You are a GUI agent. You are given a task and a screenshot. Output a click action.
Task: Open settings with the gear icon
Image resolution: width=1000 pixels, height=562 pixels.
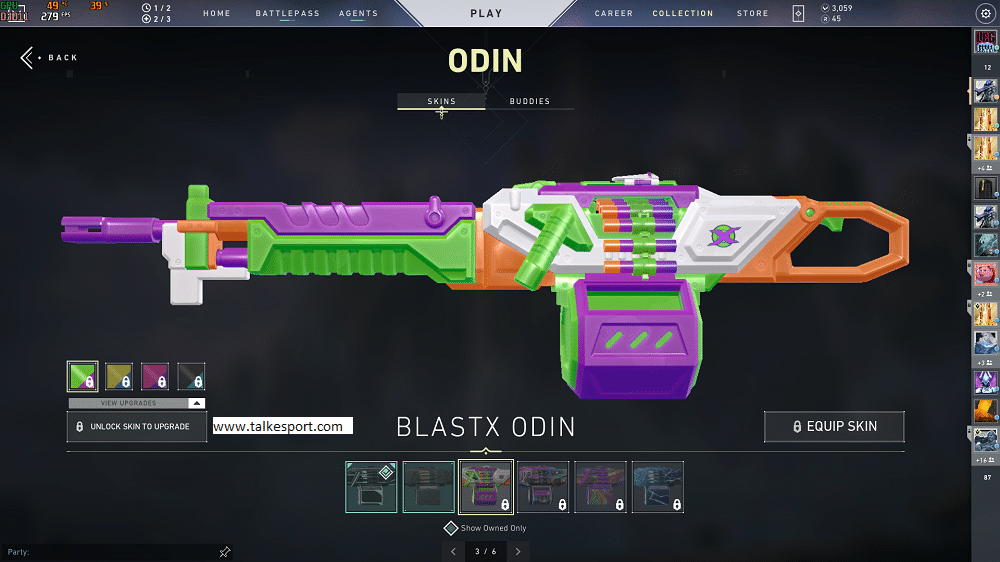point(984,14)
